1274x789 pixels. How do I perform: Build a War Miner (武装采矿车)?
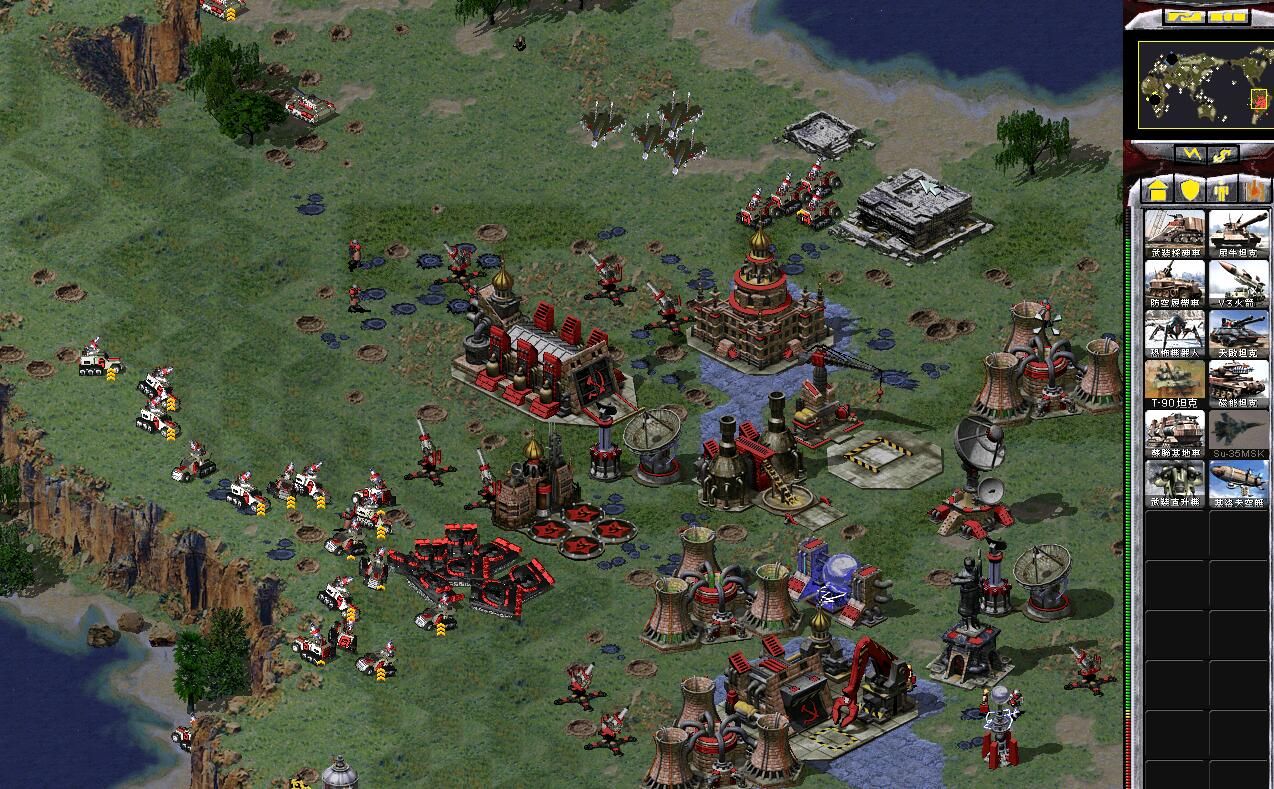point(1174,234)
